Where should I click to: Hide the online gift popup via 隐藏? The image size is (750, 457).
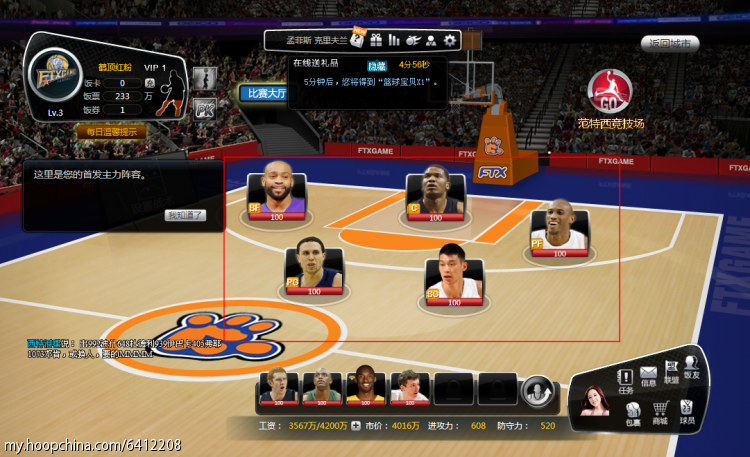tap(376, 65)
